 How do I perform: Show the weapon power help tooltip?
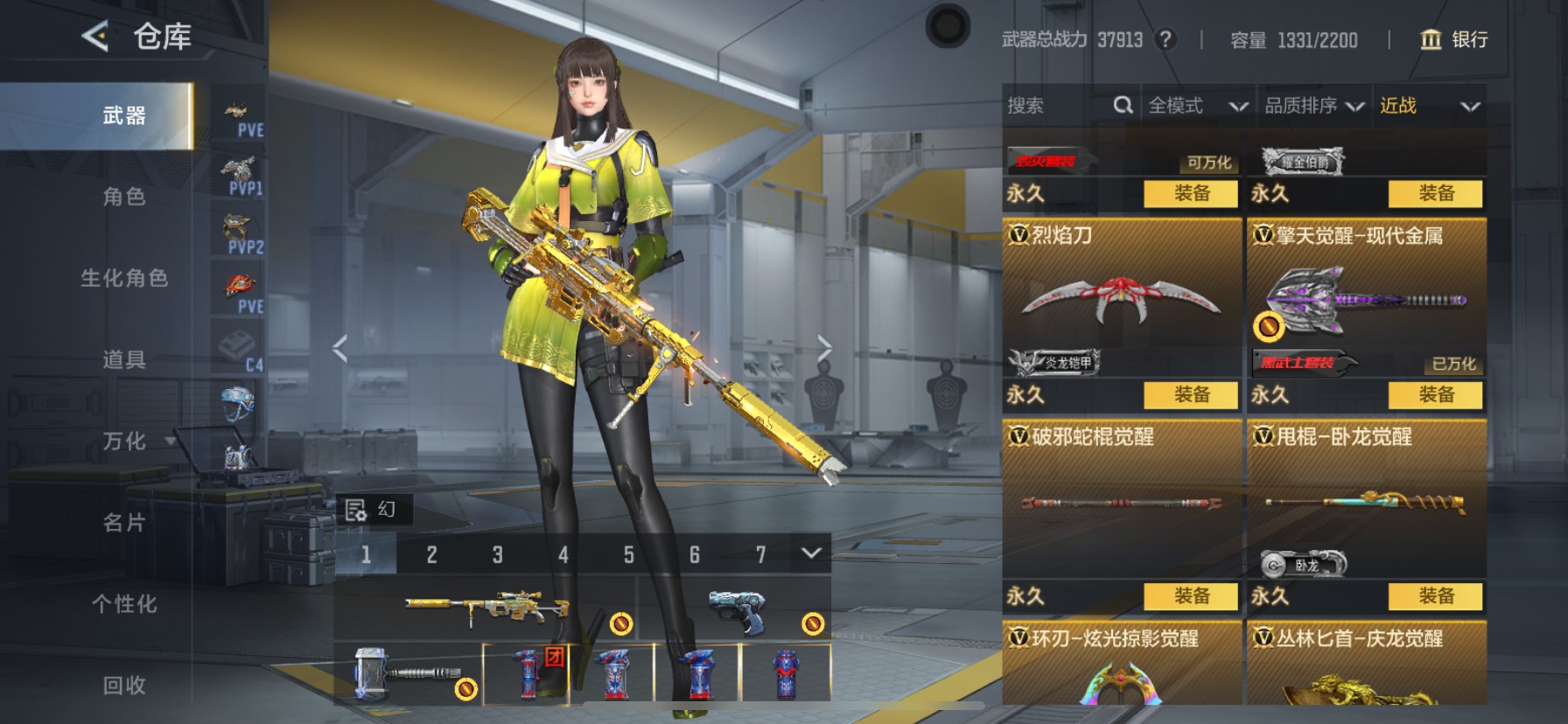(x=1165, y=39)
